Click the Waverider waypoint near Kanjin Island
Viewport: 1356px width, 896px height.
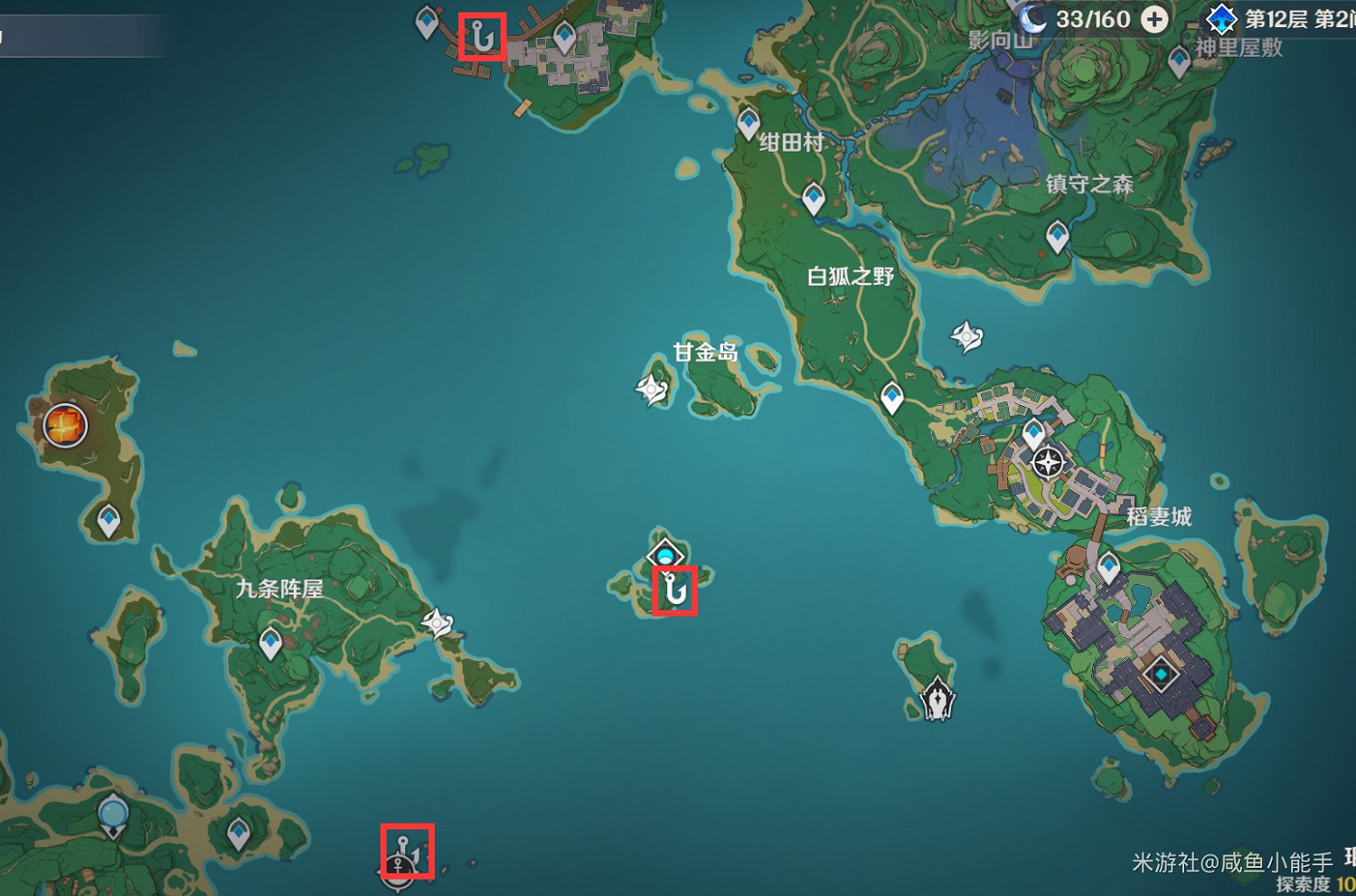[x=653, y=387]
